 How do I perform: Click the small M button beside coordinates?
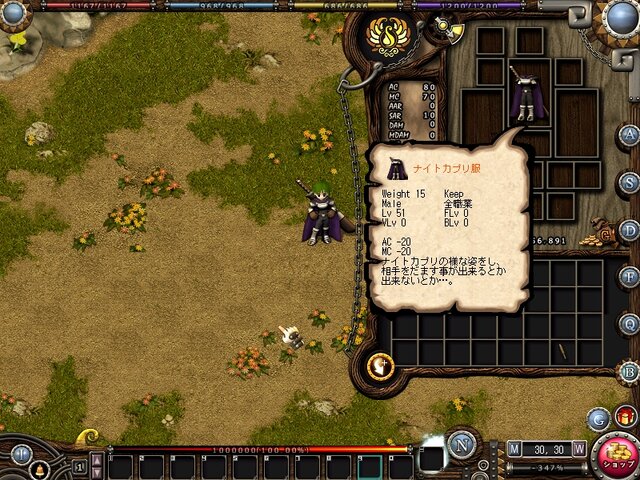pyautogui.click(x=514, y=449)
